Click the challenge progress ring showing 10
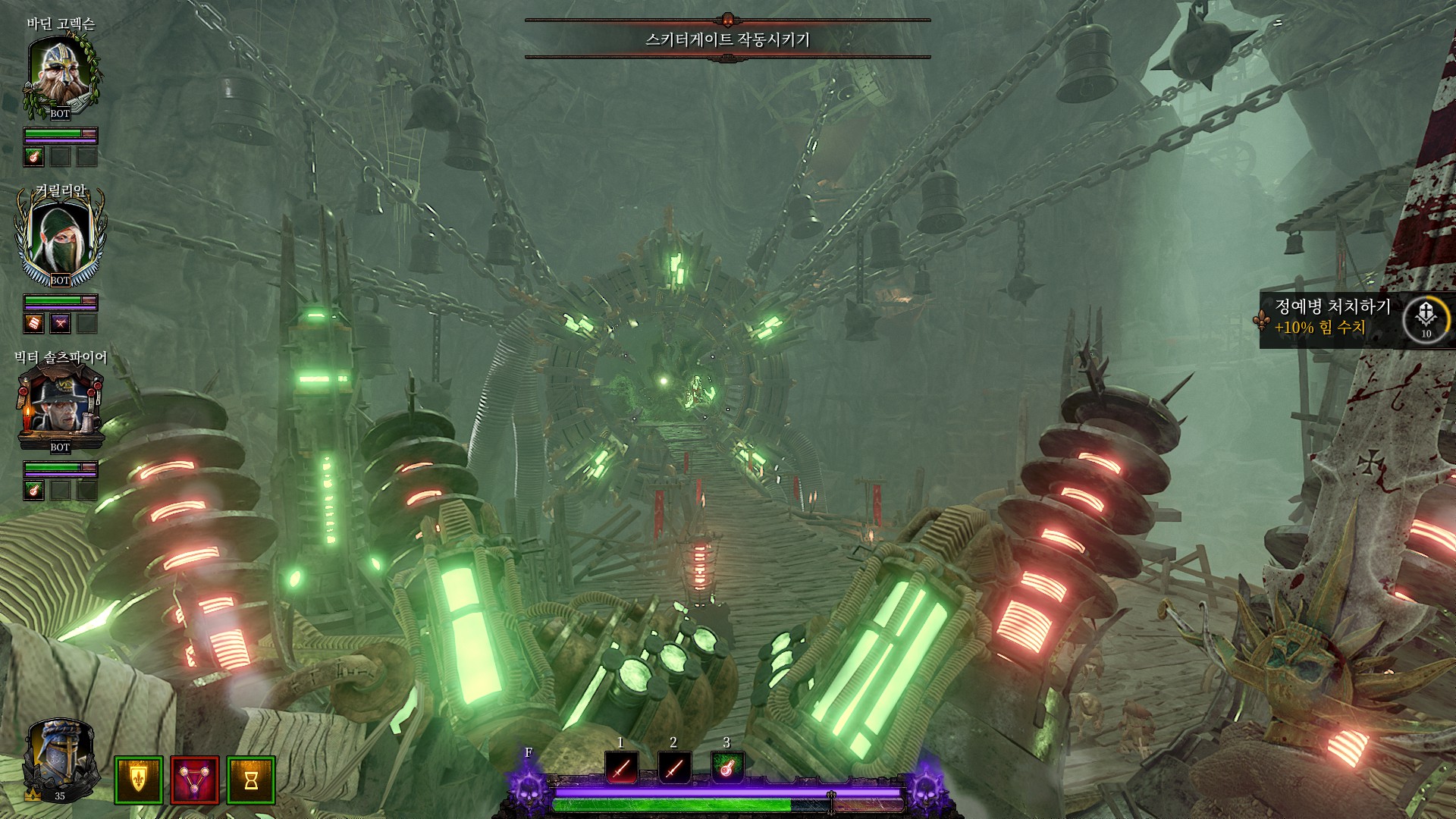The height and width of the screenshot is (819, 1456). click(1426, 320)
